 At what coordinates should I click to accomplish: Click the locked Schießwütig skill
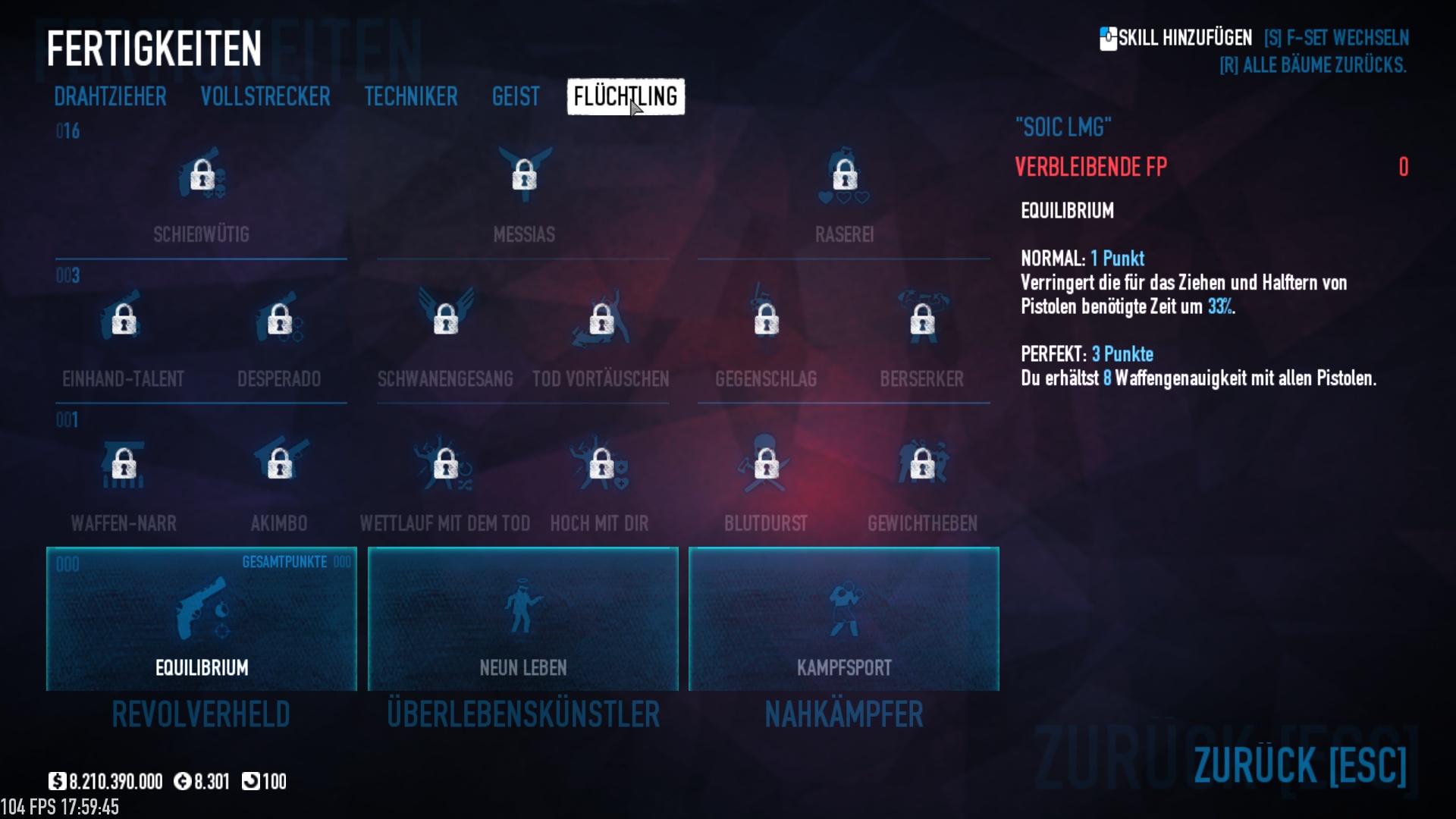(x=202, y=176)
